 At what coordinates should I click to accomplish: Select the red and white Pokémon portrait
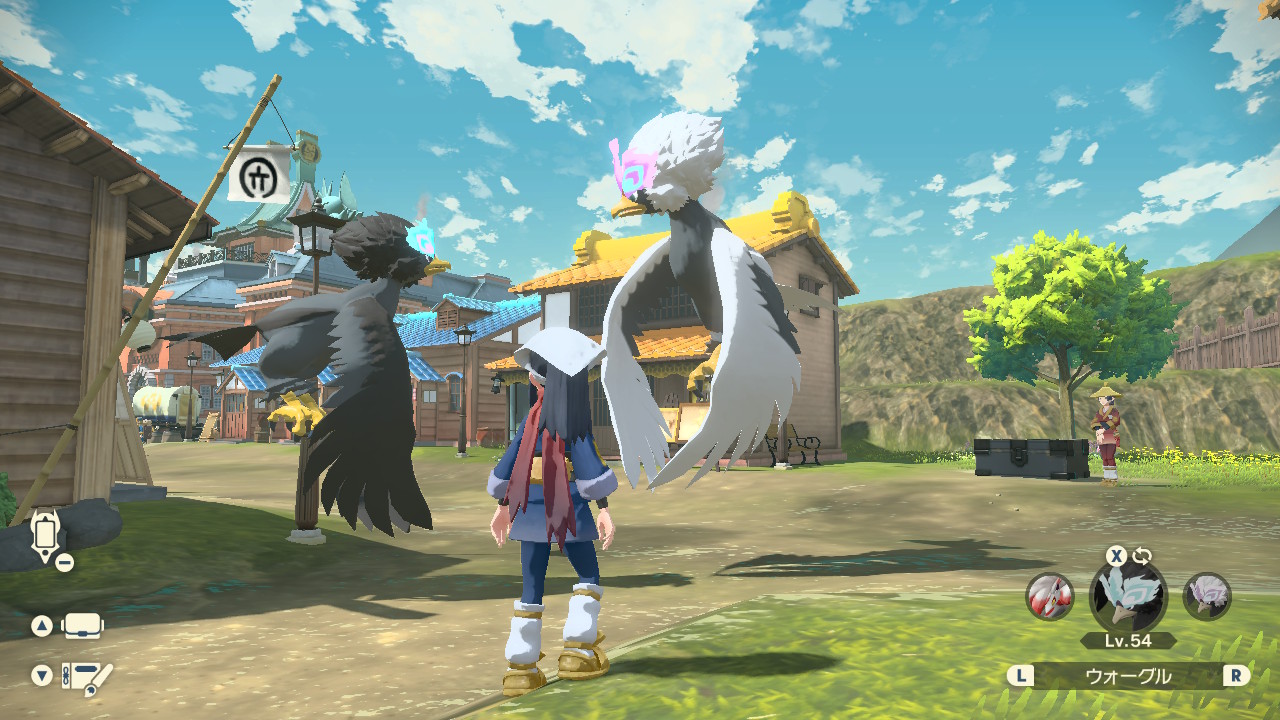[1049, 597]
